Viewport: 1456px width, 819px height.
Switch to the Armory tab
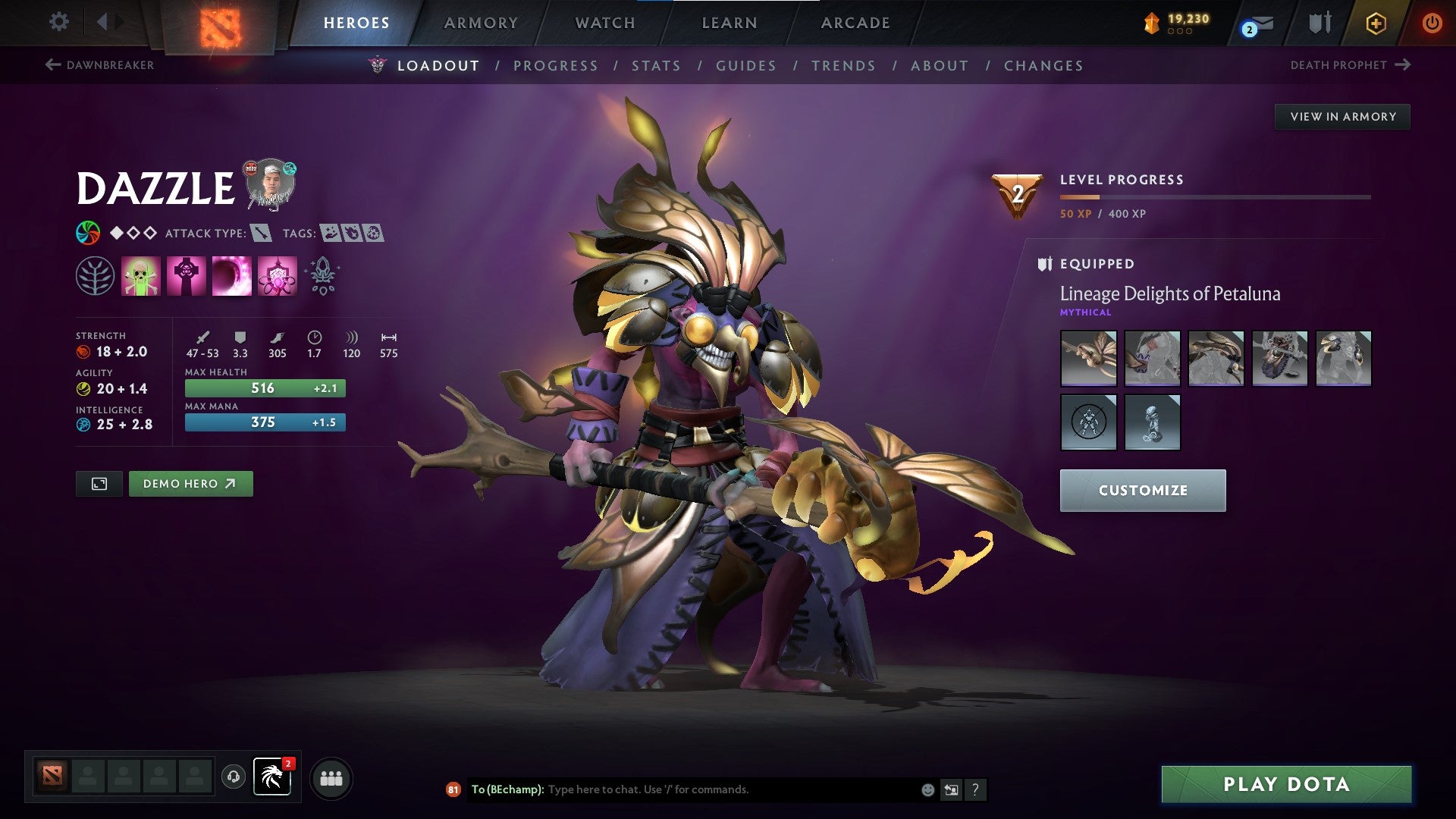pos(481,23)
